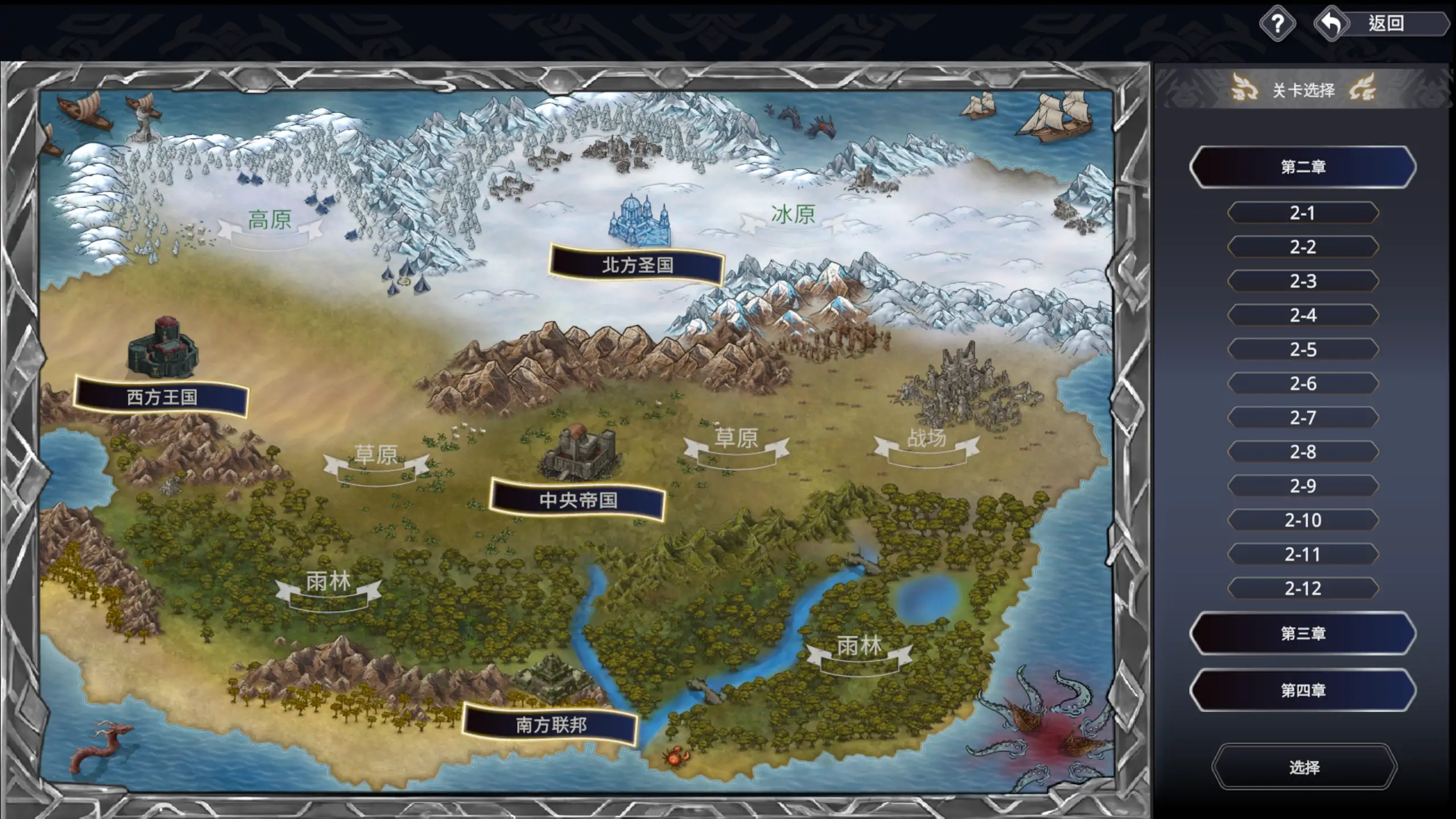Click the question mark help icon
Image resolution: width=1456 pixels, height=819 pixels.
(x=1277, y=24)
